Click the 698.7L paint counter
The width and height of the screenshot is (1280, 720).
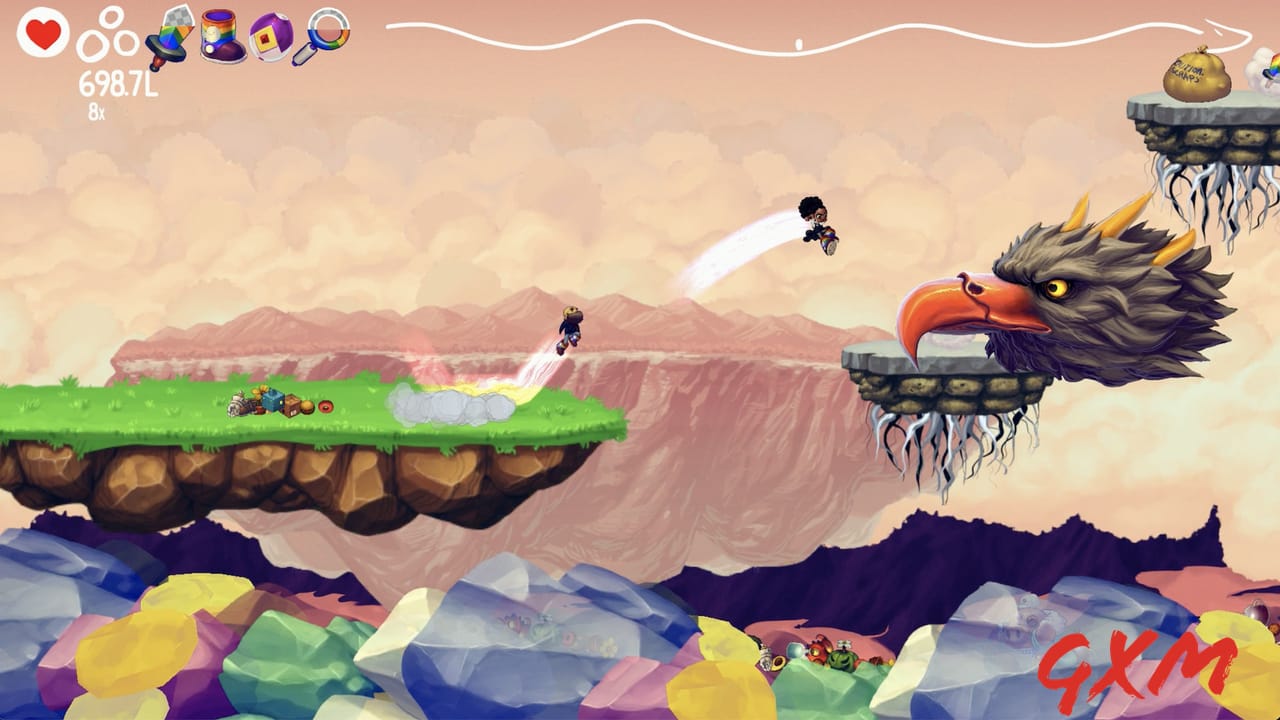(117, 83)
